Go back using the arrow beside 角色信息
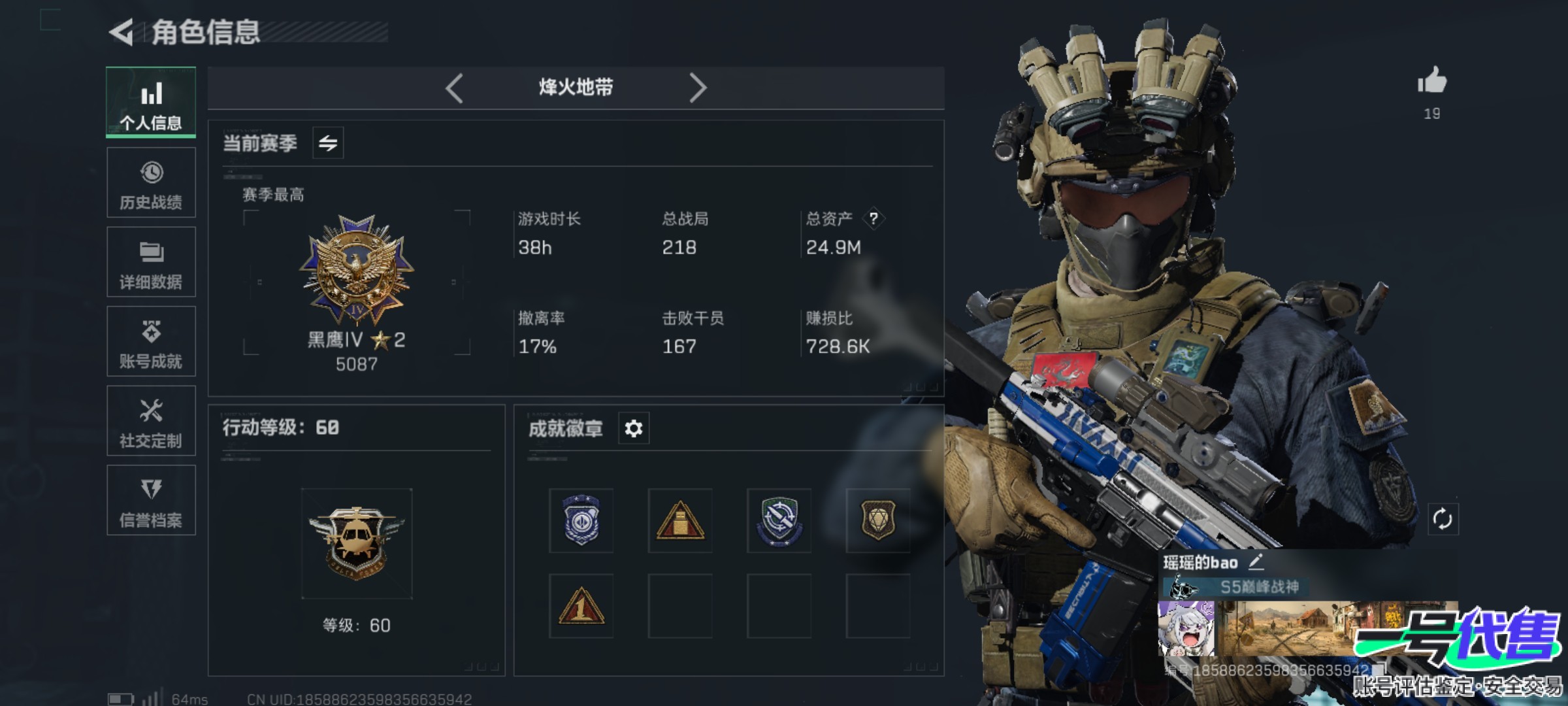 tap(122, 33)
